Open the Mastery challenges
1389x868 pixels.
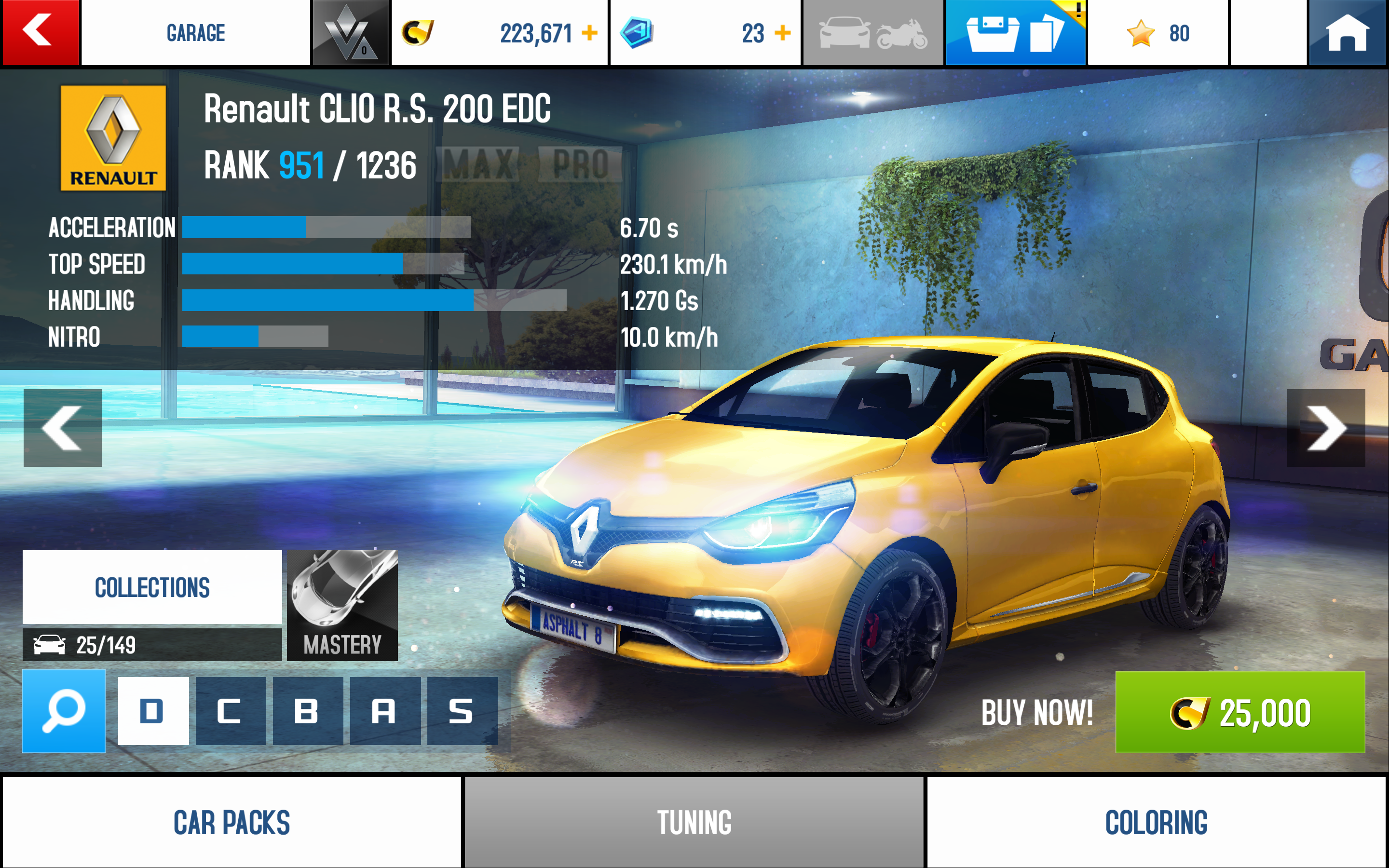click(342, 606)
